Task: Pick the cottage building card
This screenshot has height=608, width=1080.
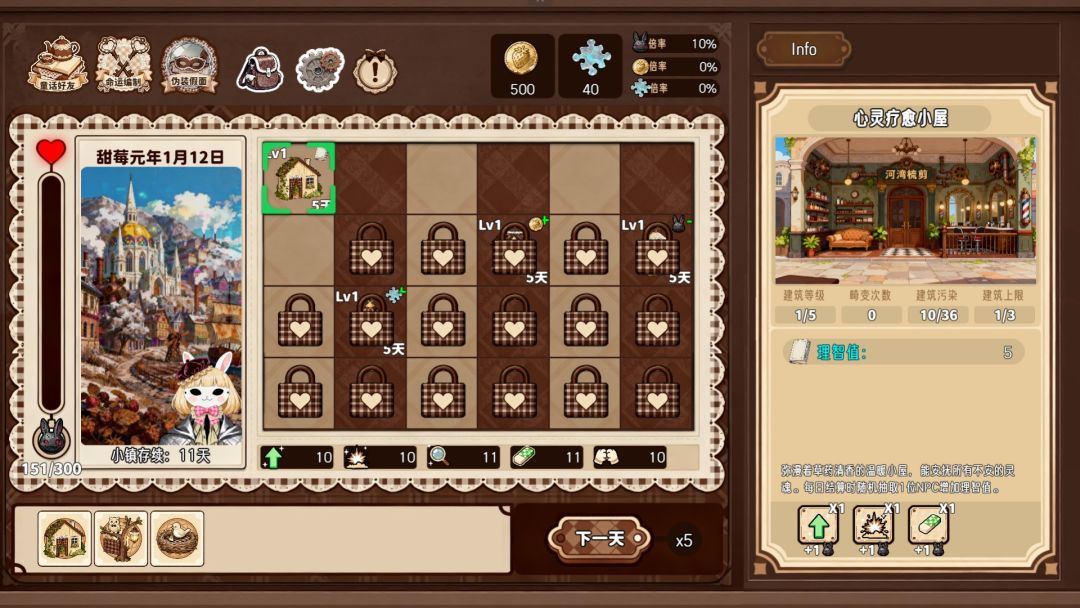Action: [65, 539]
